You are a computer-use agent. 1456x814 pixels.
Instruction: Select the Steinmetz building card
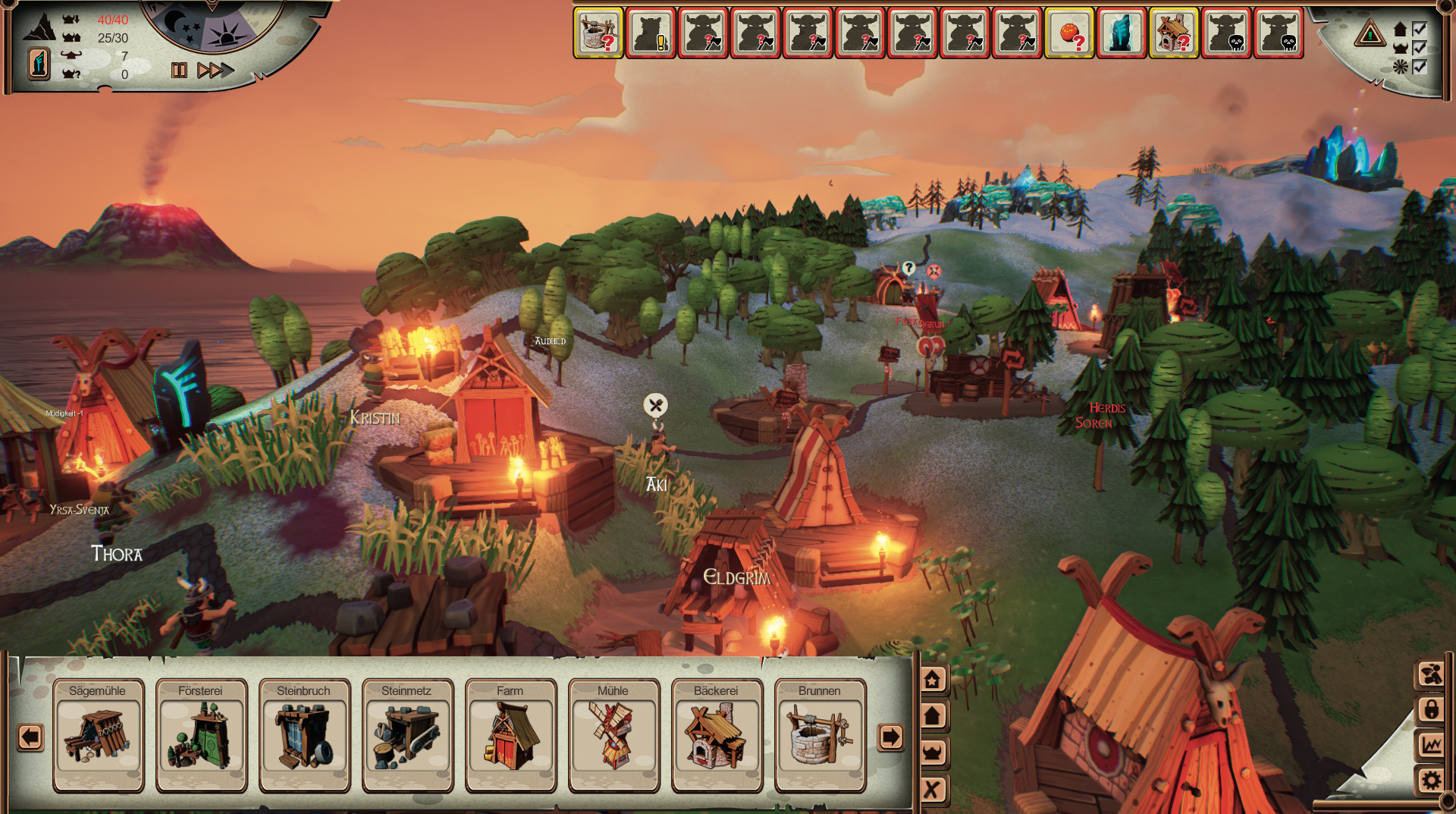click(407, 734)
